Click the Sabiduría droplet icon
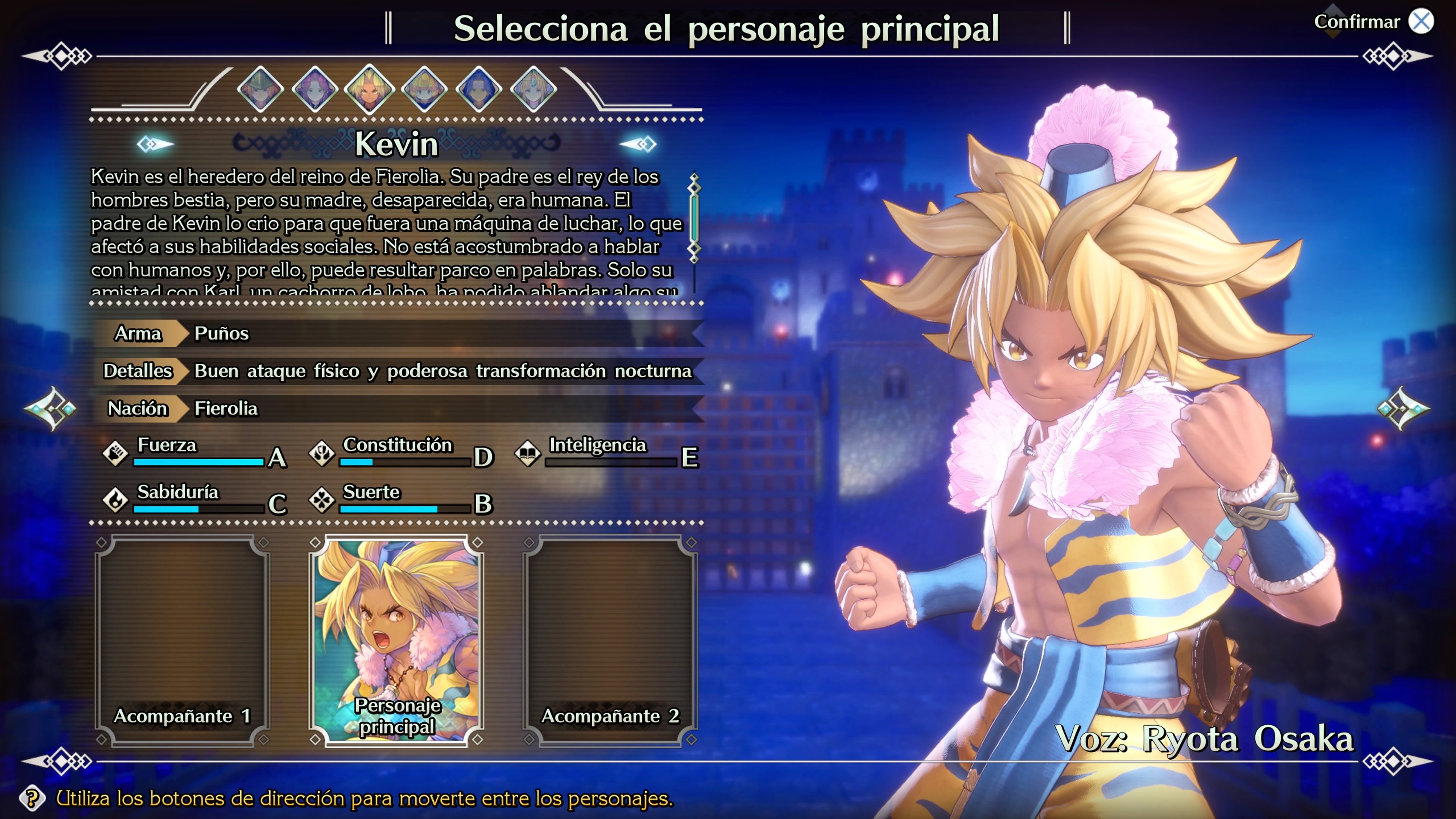Screen dimensions: 1456x819 (116, 501)
